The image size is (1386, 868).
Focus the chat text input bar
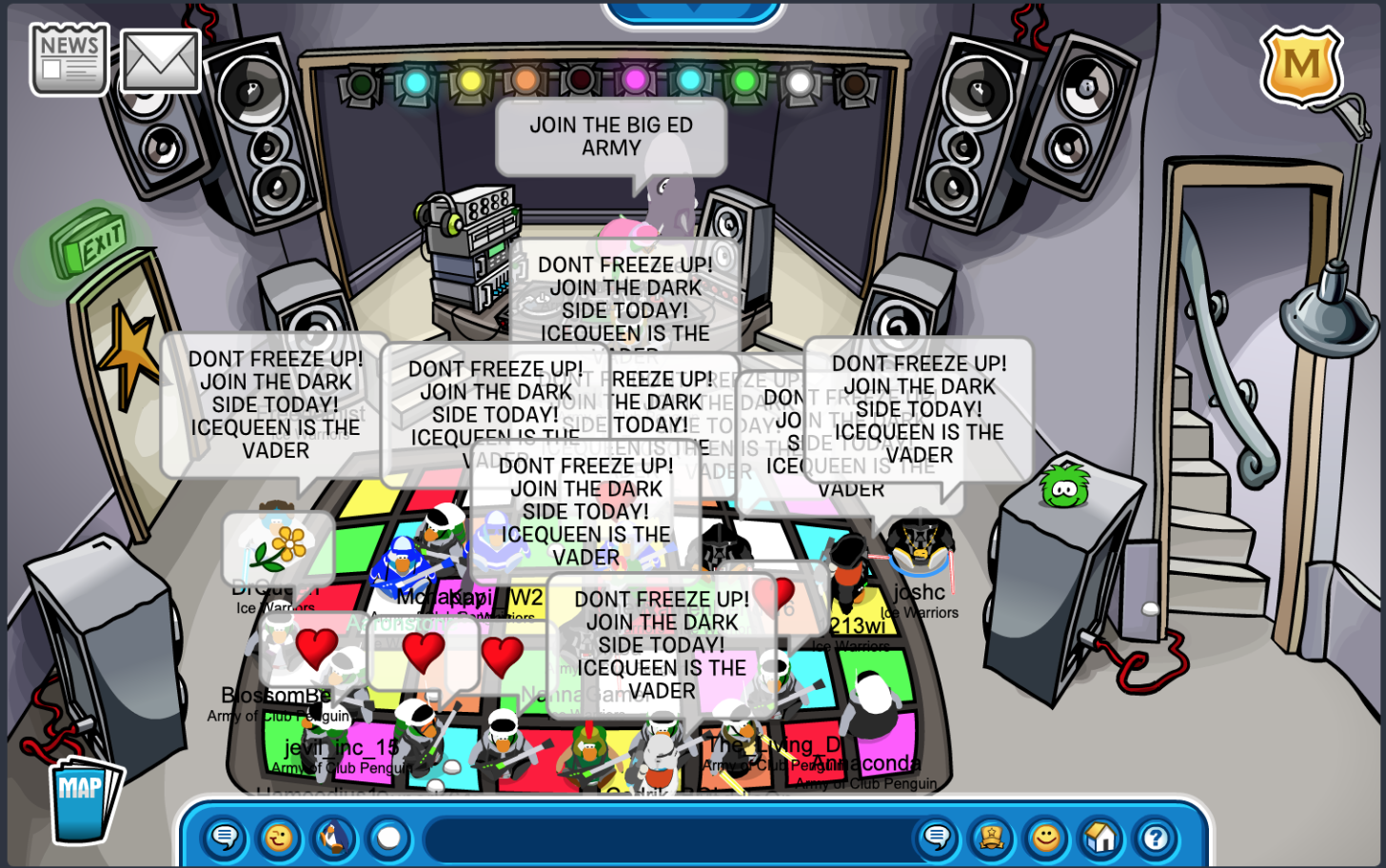(x=666, y=838)
